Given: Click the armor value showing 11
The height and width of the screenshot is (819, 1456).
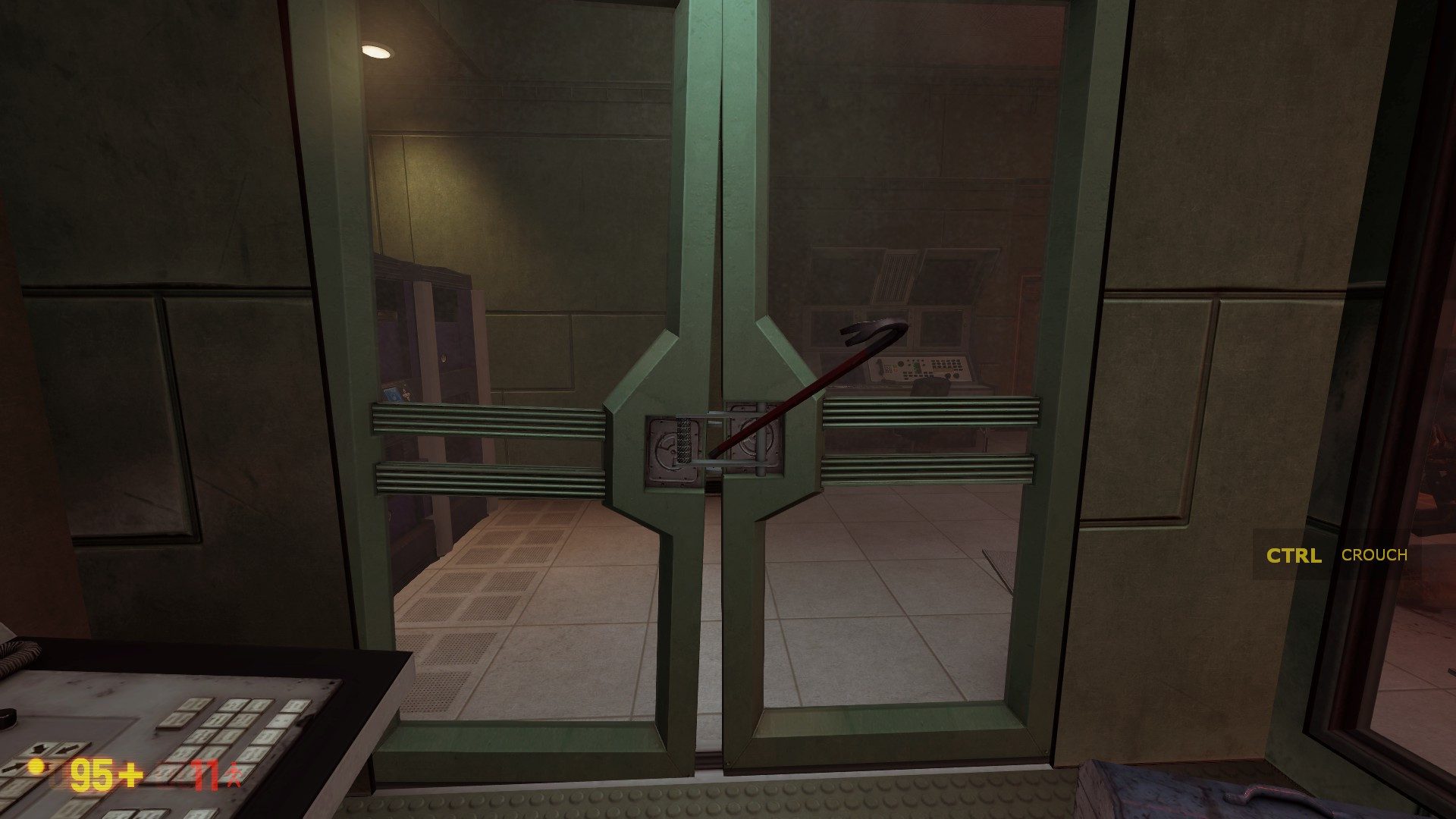Looking at the screenshot, I should pos(203,773).
